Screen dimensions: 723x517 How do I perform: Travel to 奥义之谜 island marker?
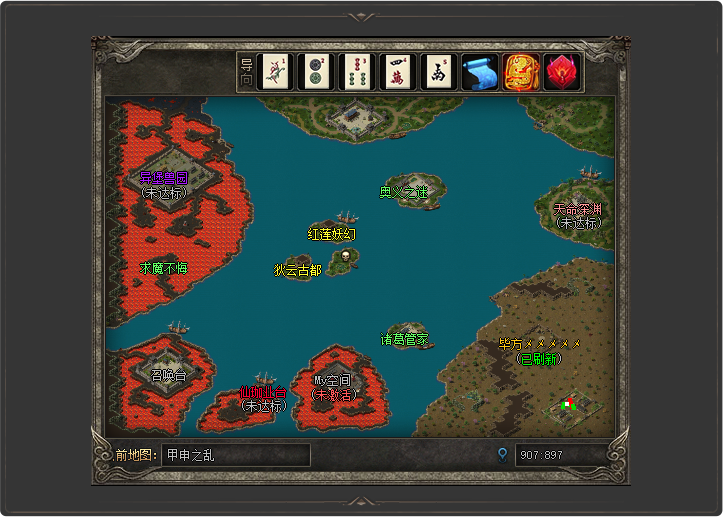point(404,192)
